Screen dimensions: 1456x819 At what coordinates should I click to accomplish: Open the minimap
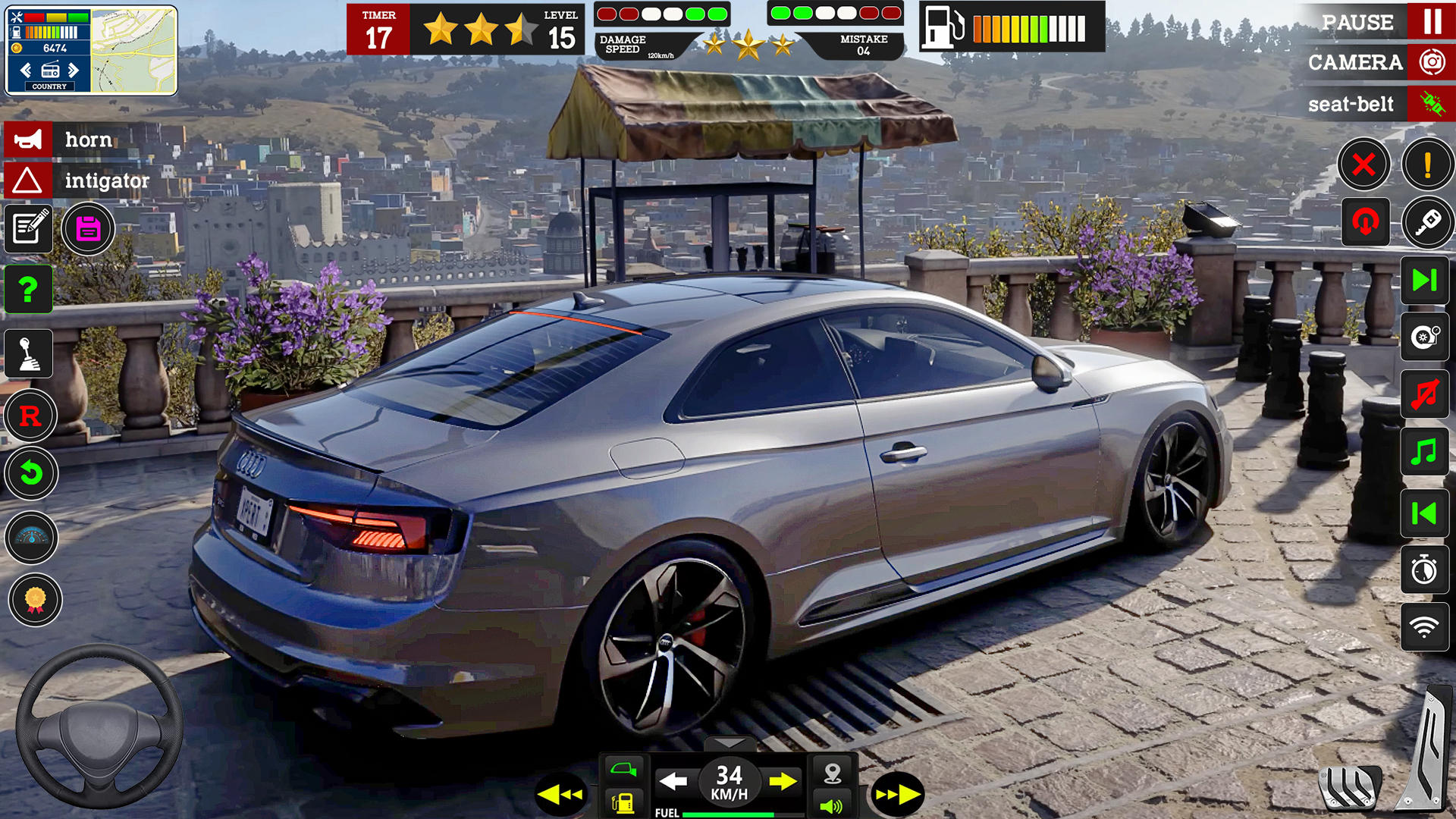[133, 51]
